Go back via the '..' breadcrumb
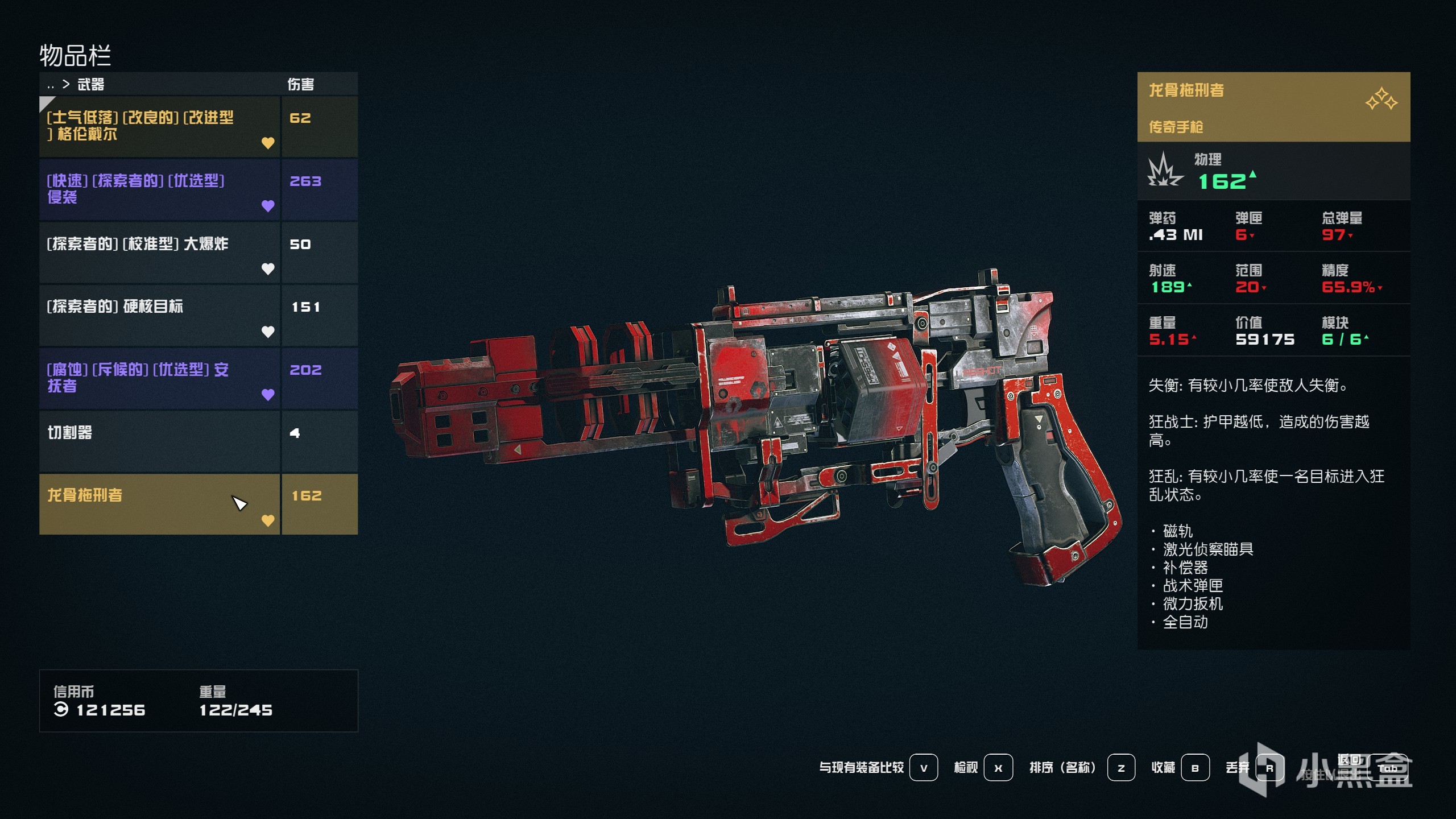The height and width of the screenshot is (819, 1456). 51,85
